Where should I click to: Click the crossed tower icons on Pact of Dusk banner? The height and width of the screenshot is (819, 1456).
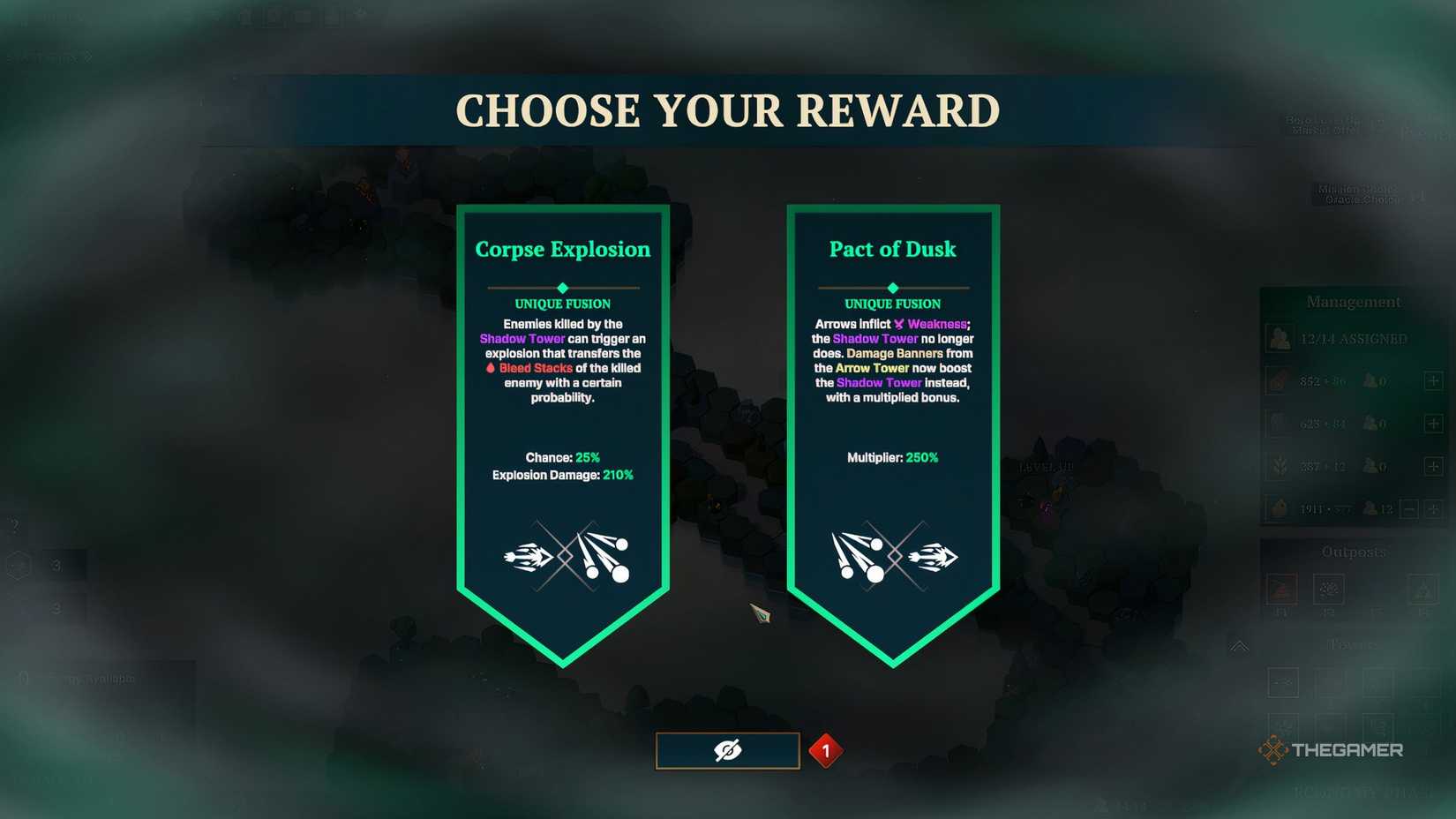(892, 556)
